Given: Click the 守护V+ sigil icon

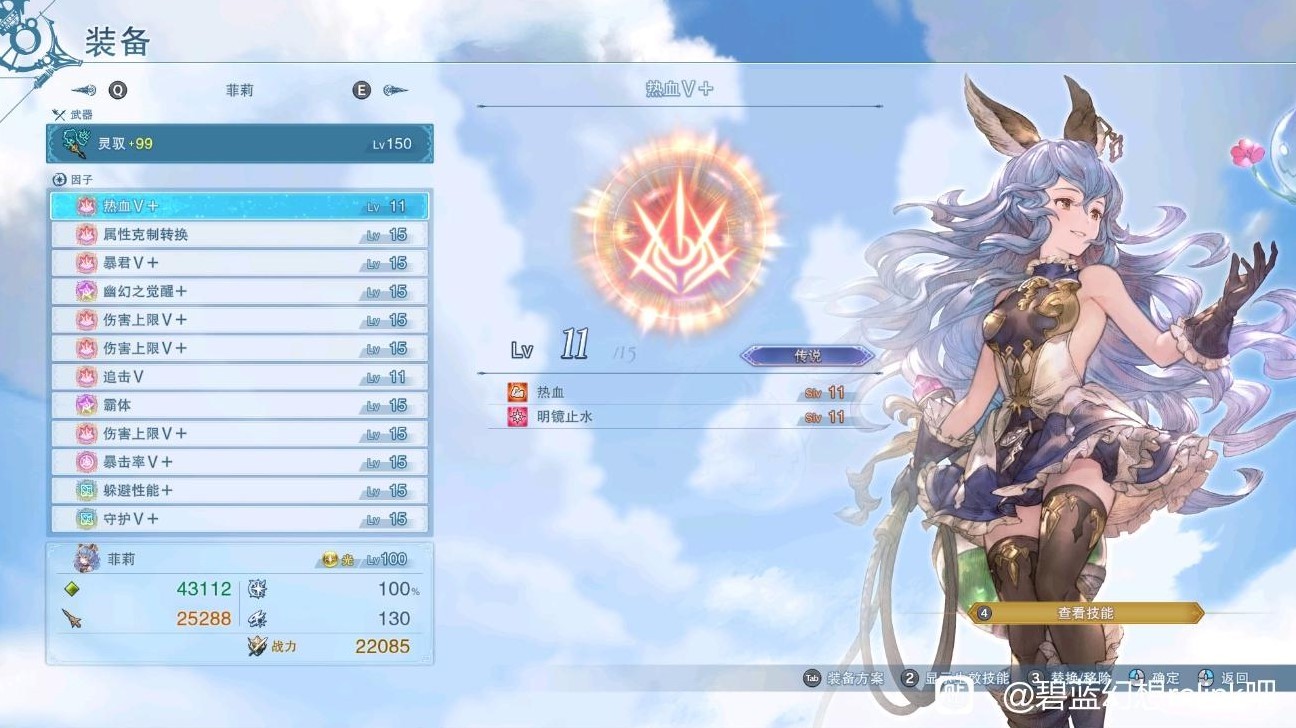Looking at the screenshot, I should pos(87,519).
